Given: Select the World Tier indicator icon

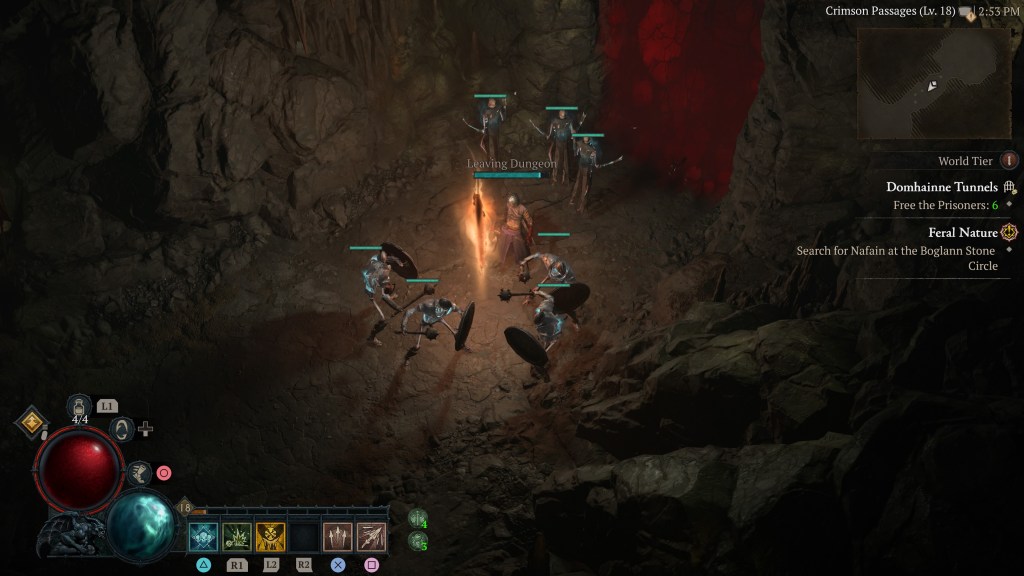Looking at the screenshot, I should [1009, 161].
